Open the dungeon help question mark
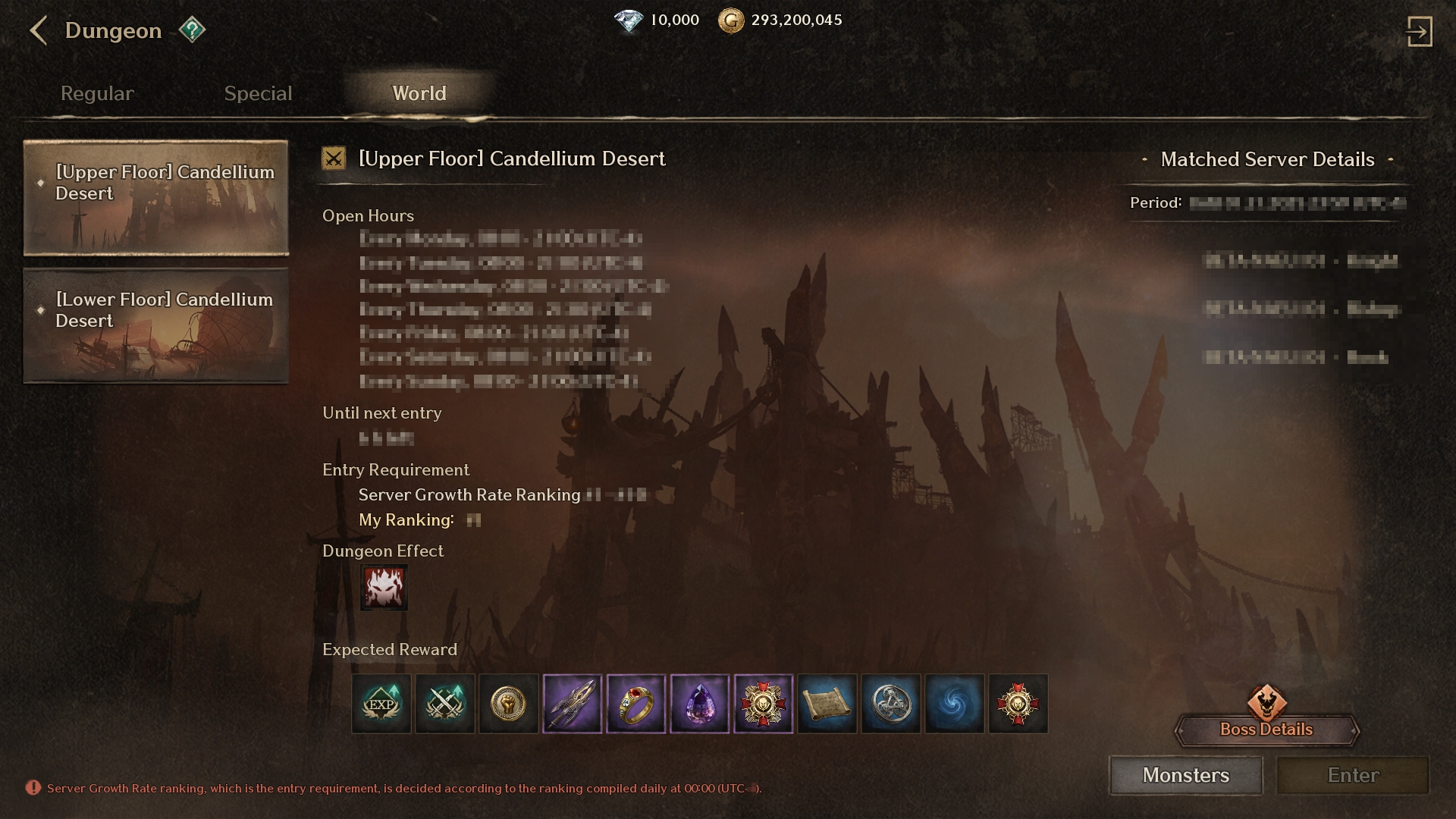The height and width of the screenshot is (819, 1456). pos(192,30)
